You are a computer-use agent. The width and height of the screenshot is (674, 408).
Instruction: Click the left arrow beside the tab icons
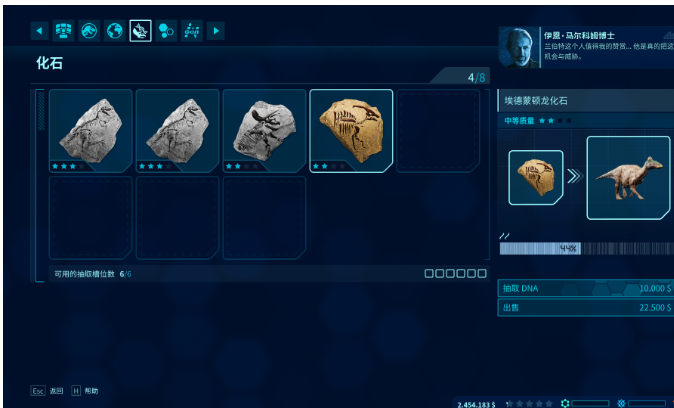[x=40, y=31]
